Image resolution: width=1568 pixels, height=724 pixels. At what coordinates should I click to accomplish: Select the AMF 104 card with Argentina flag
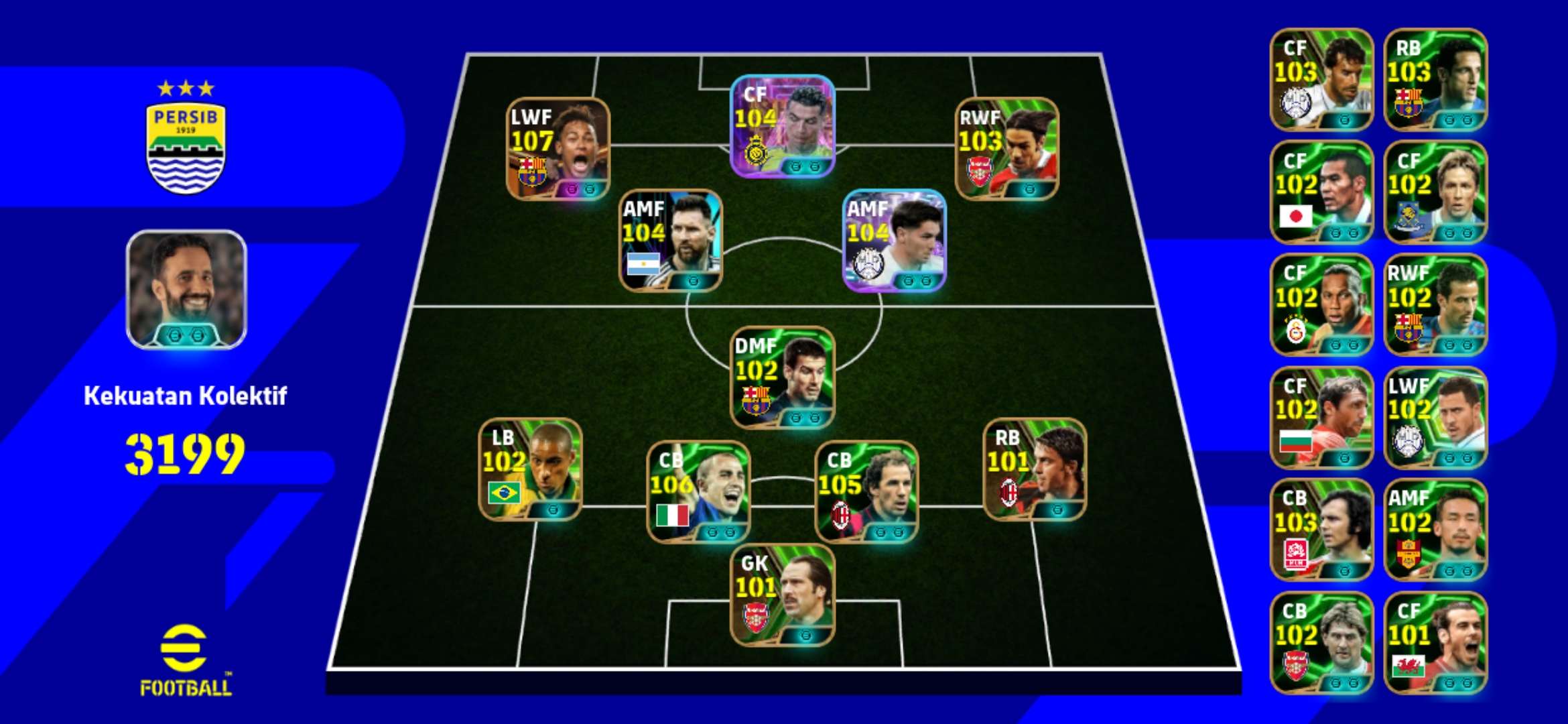coord(670,240)
